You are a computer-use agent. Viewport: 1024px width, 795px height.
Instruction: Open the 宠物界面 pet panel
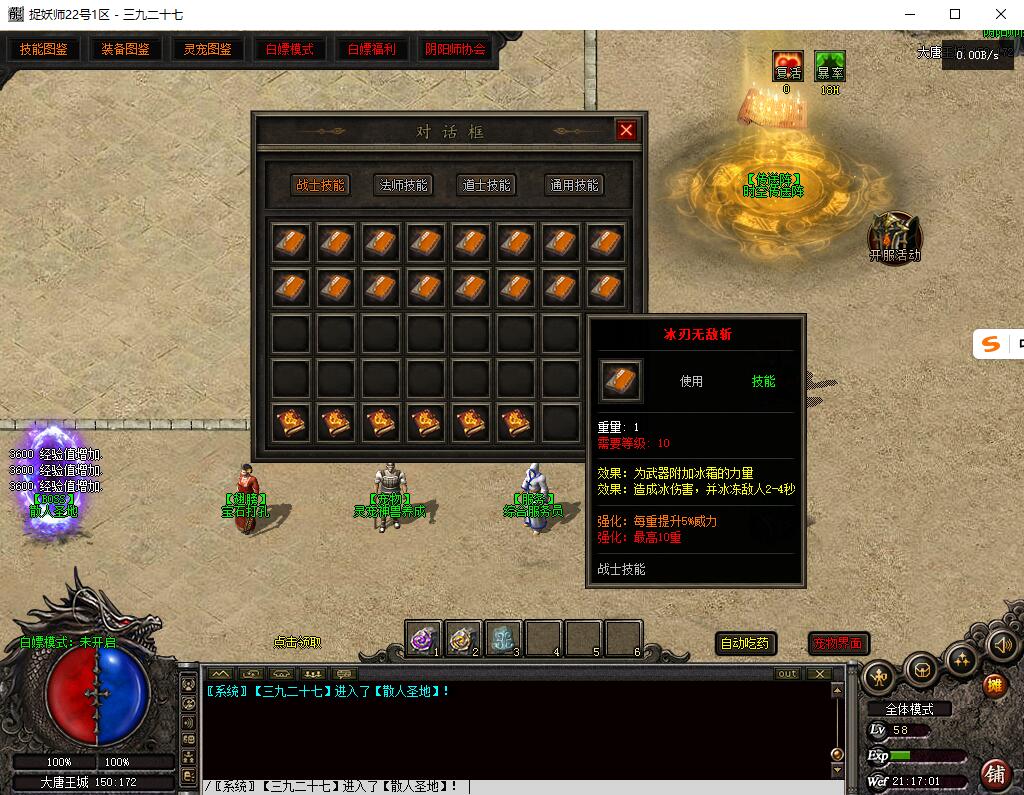click(x=838, y=644)
